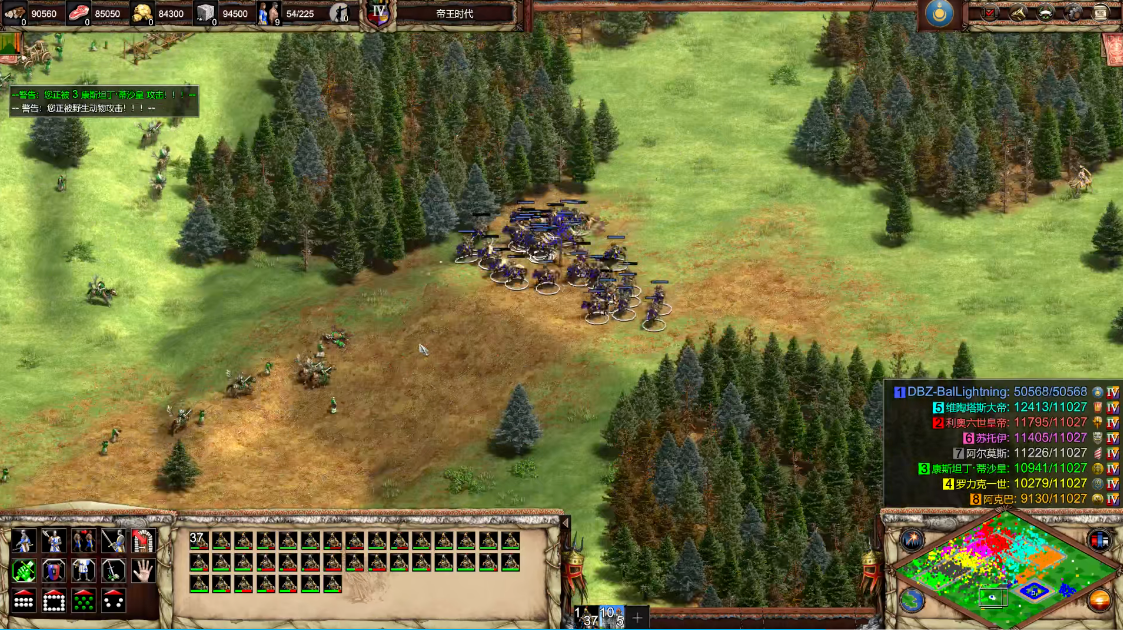Choose the box formation button
The image size is (1123, 630).
click(x=53, y=601)
